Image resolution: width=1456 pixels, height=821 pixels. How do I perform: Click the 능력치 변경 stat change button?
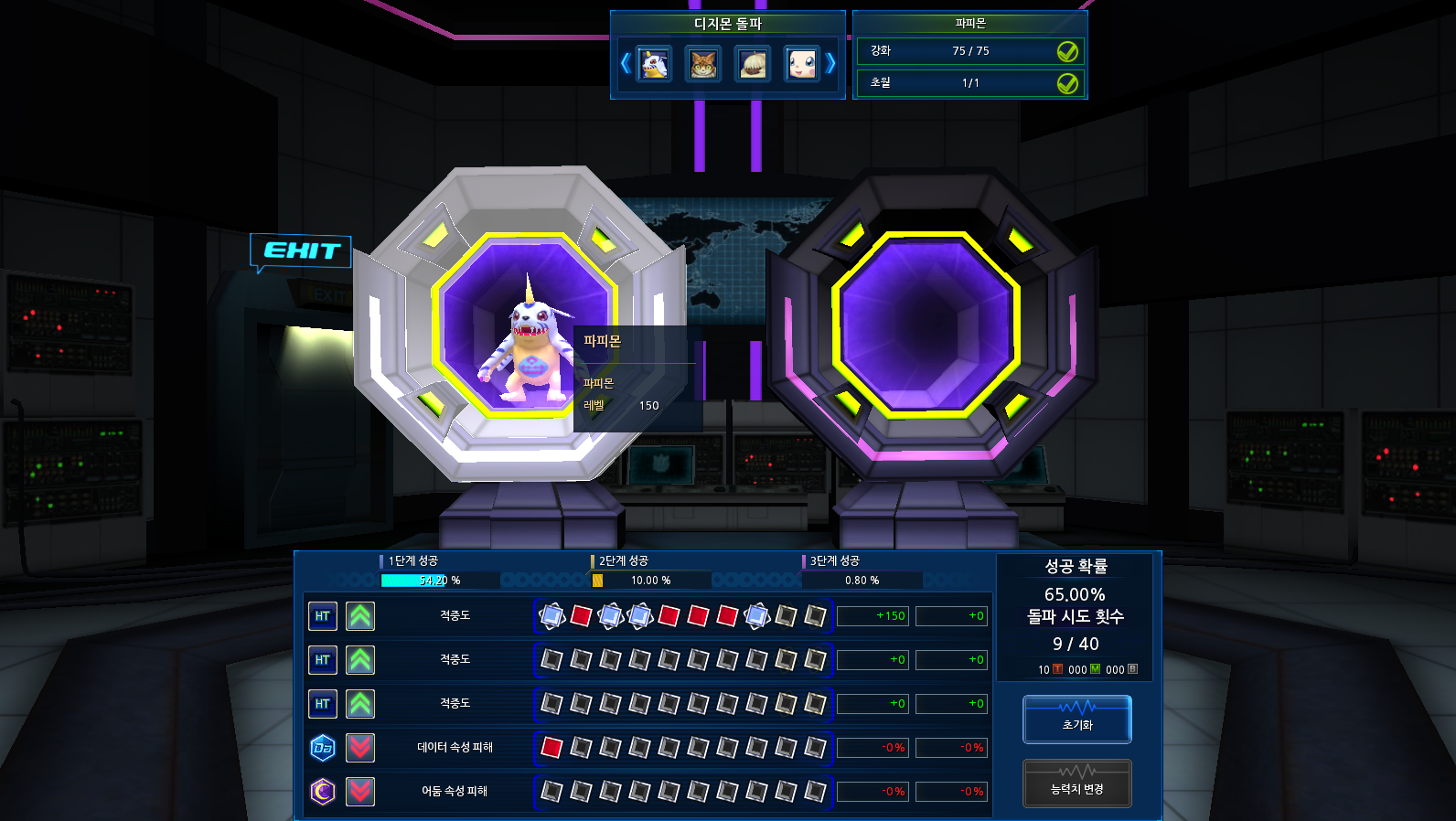pyautogui.click(x=1076, y=784)
